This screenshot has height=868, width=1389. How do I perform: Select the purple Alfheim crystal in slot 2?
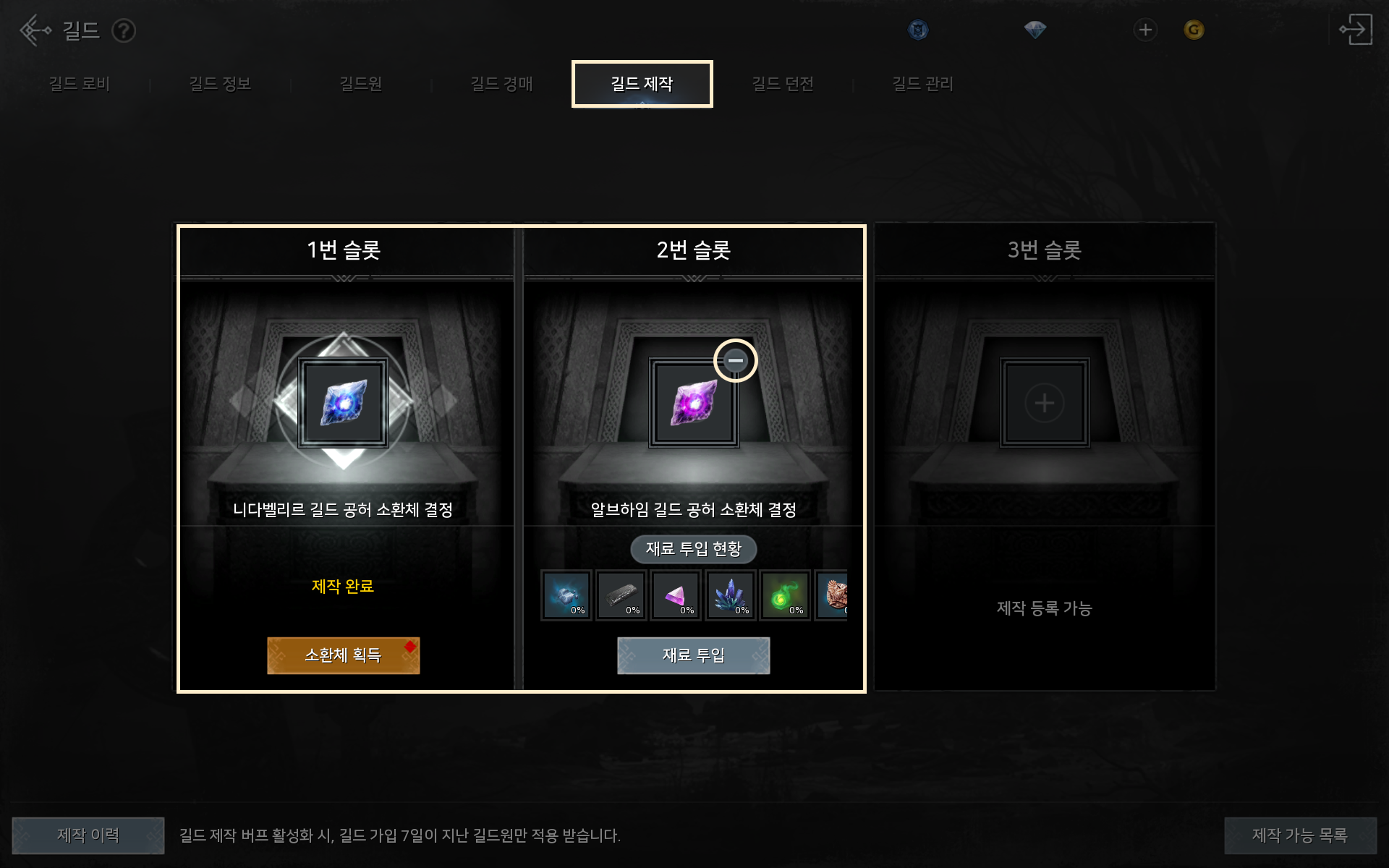[693, 403]
